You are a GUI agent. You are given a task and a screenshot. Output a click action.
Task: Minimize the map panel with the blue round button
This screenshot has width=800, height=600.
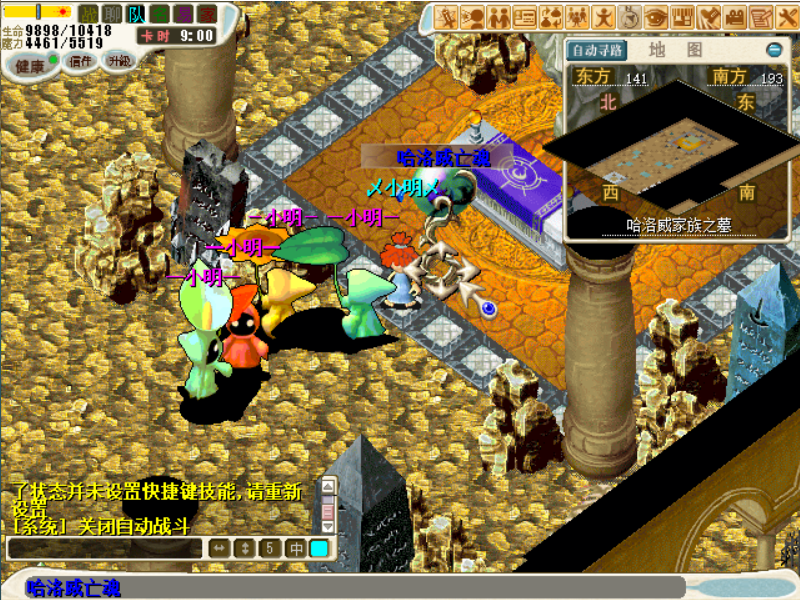(x=773, y=49)
